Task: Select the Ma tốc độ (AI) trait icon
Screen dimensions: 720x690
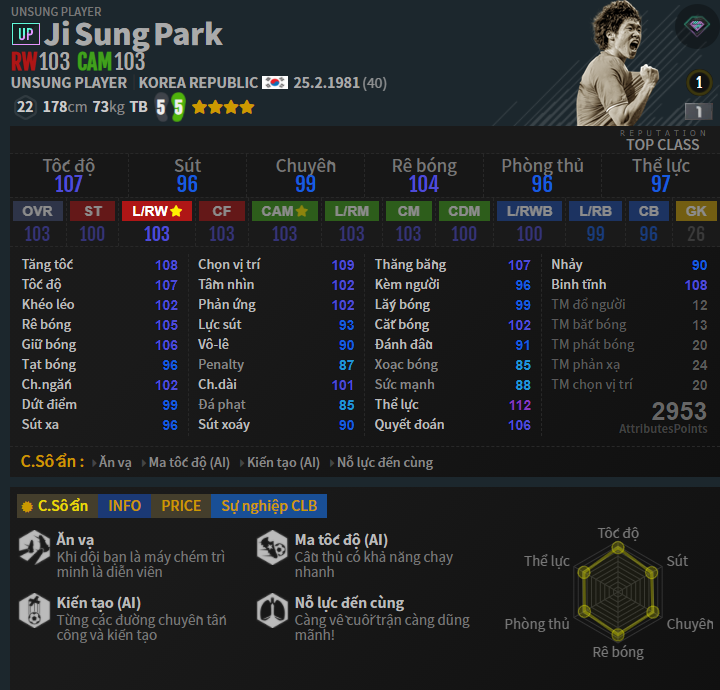Action: click(x=272, y=547)
